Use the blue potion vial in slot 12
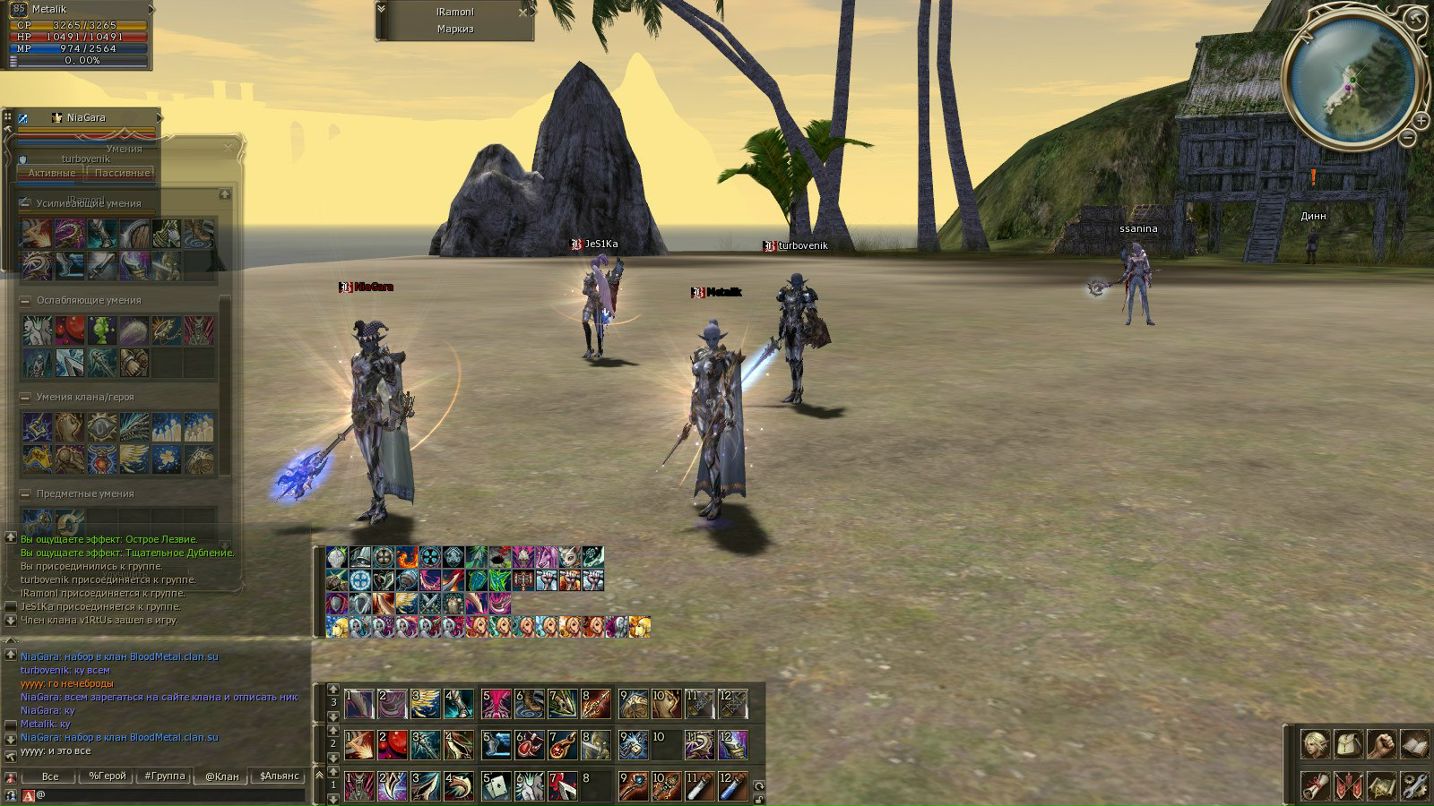The width and height of the screenshot is (1434, 806). (733, 786)
